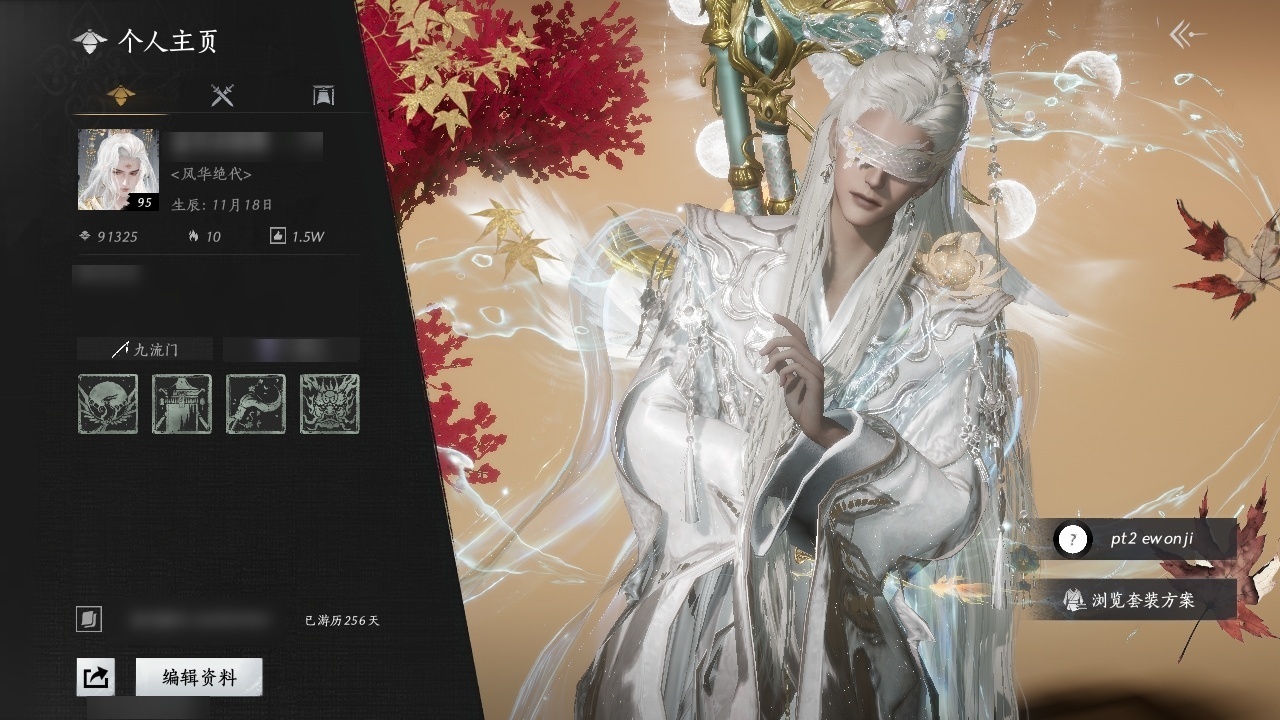Click the white-haired character avatar portrait
This screenshot has height=720, width=1280.
coord(118,169)
